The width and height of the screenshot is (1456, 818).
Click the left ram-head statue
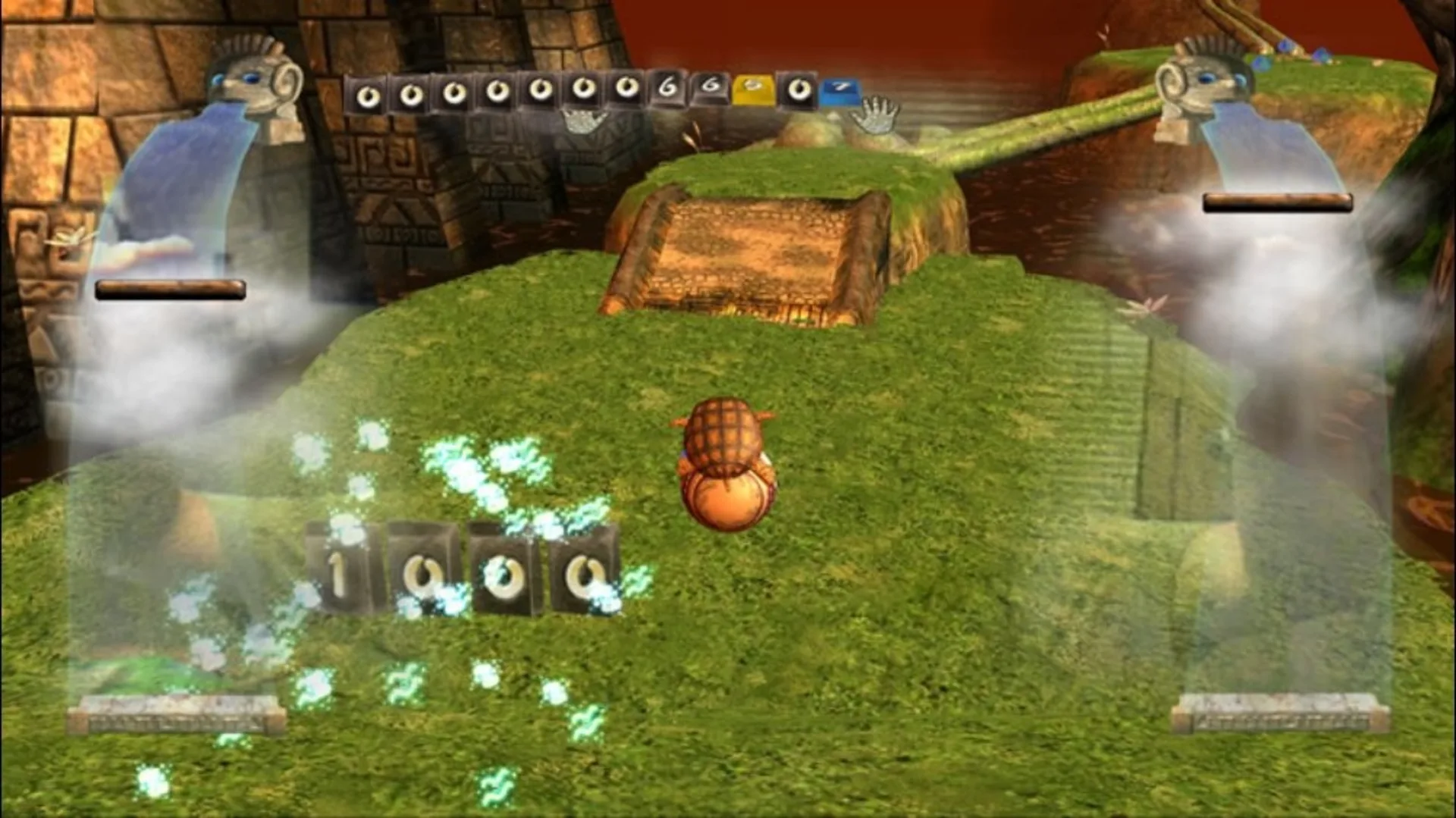tap(250, 83)
